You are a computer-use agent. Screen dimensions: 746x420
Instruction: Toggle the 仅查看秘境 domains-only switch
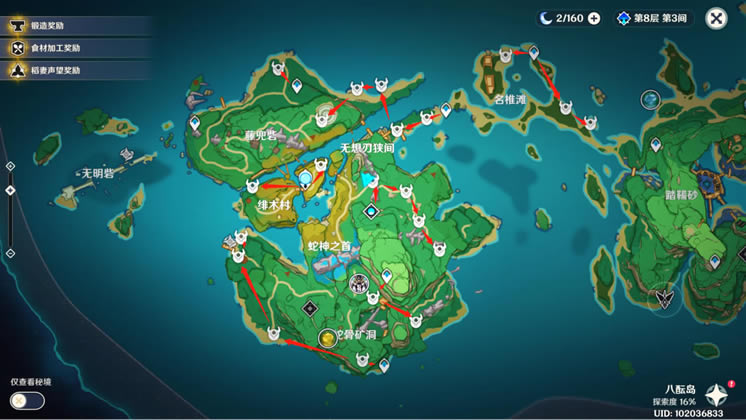coord(28,400)
